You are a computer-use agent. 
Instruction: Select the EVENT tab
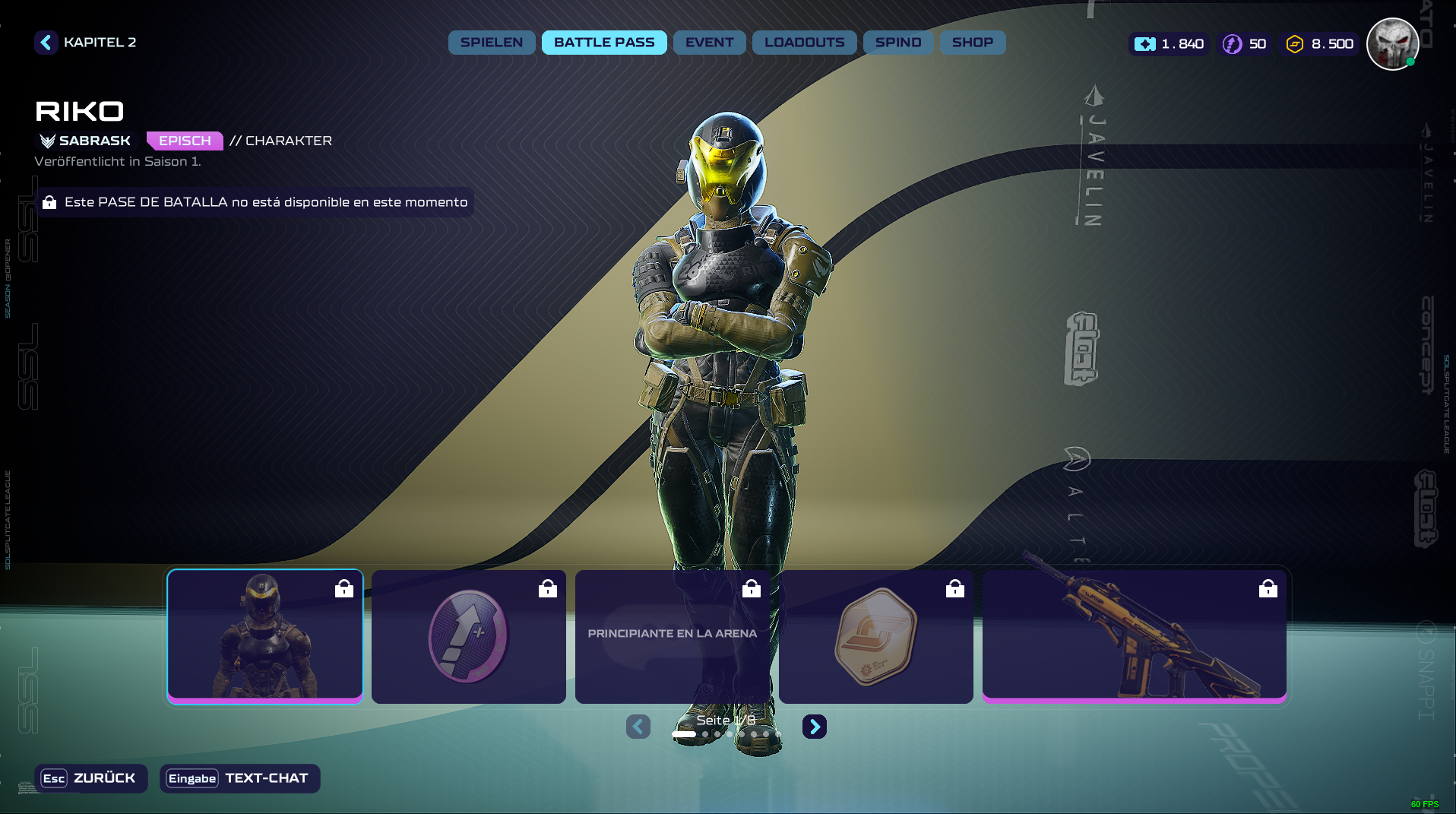[709, 43]
